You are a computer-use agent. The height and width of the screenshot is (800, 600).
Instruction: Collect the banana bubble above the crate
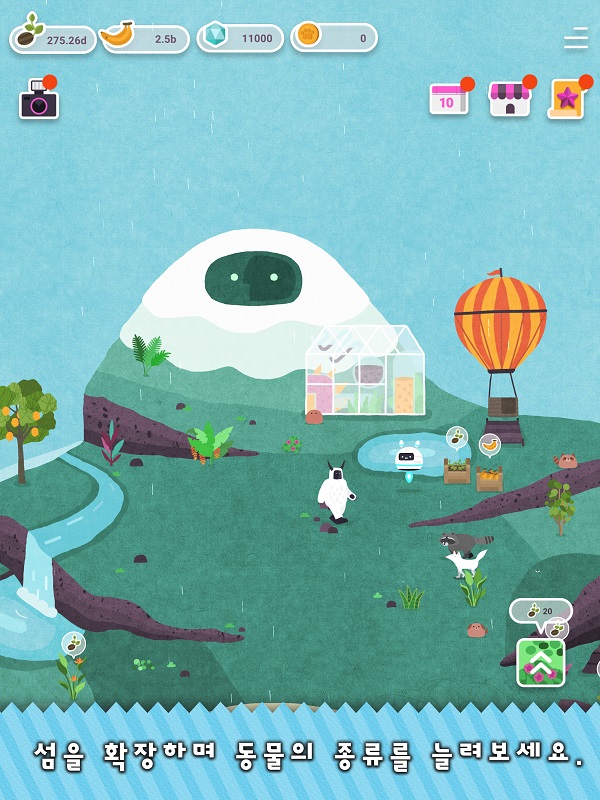489,444
